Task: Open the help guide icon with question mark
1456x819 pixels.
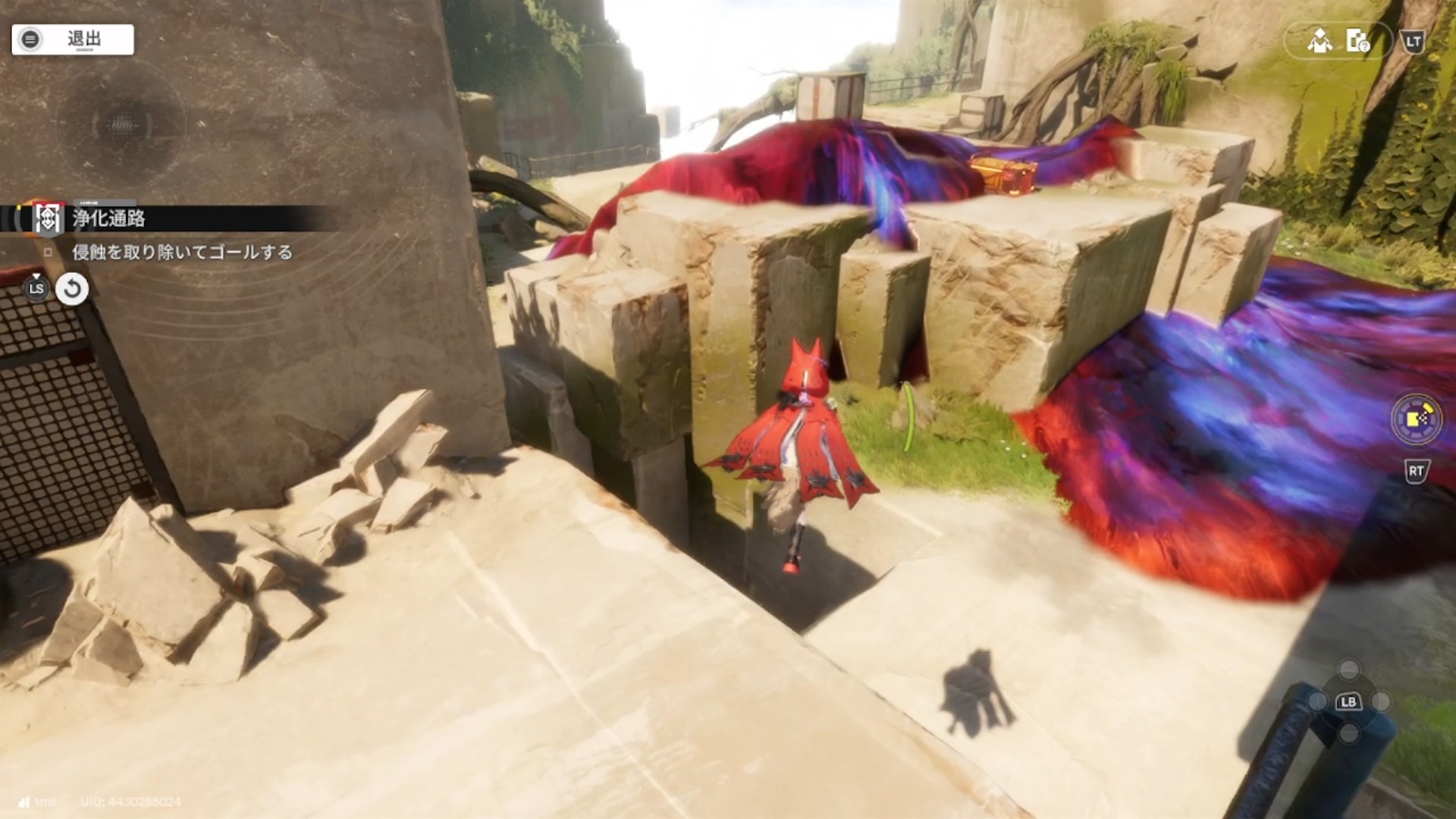Action: click(x=1357, y=41)
